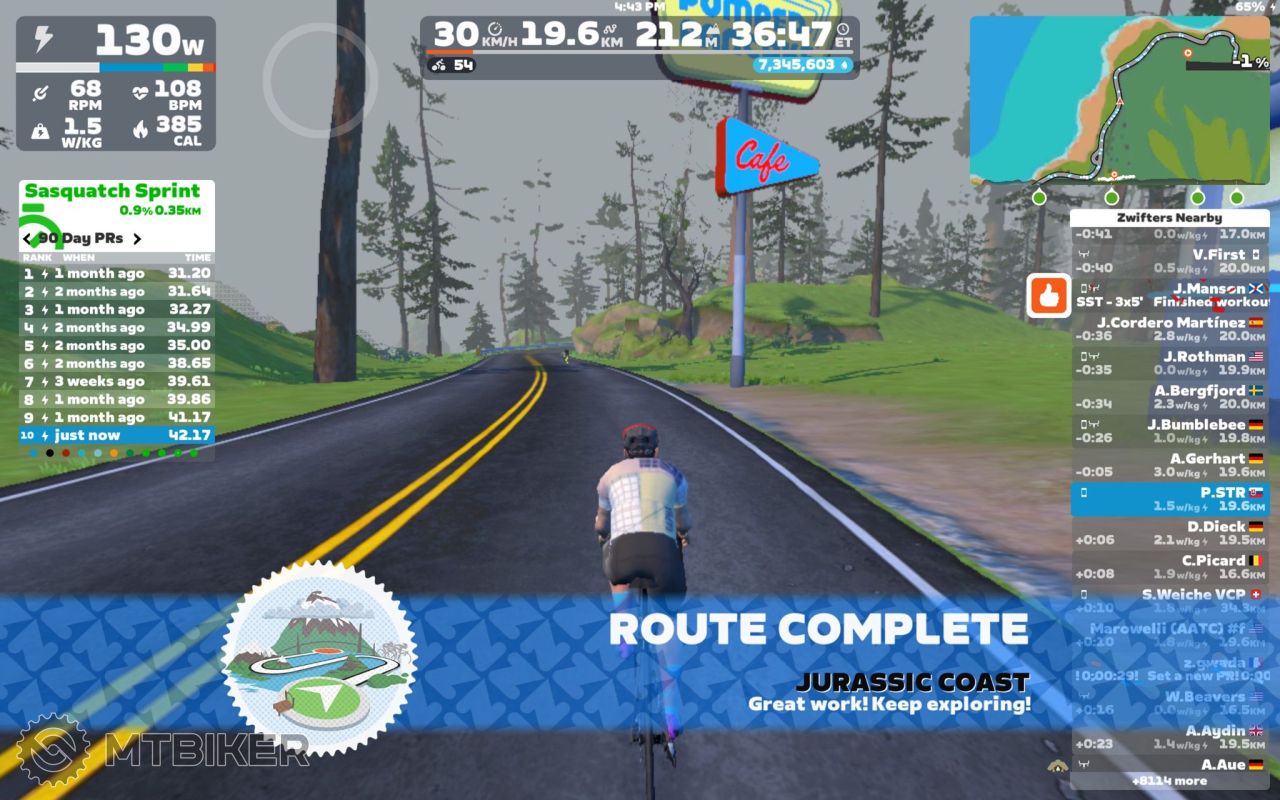Expand the "+8114 more" riders entry
The width and height of the screenshot is (1280, 800).
click(1169, 781)
